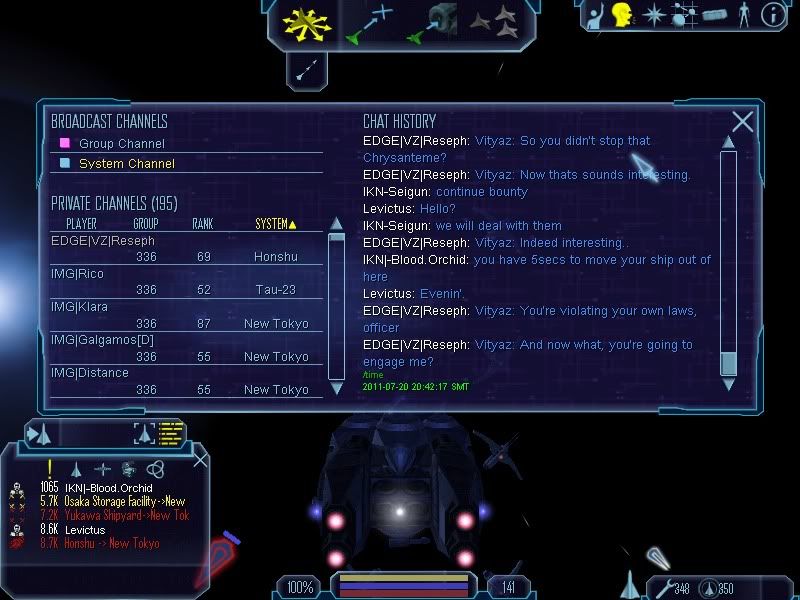Close the contact list panel
800x600 pixels.
200,460
